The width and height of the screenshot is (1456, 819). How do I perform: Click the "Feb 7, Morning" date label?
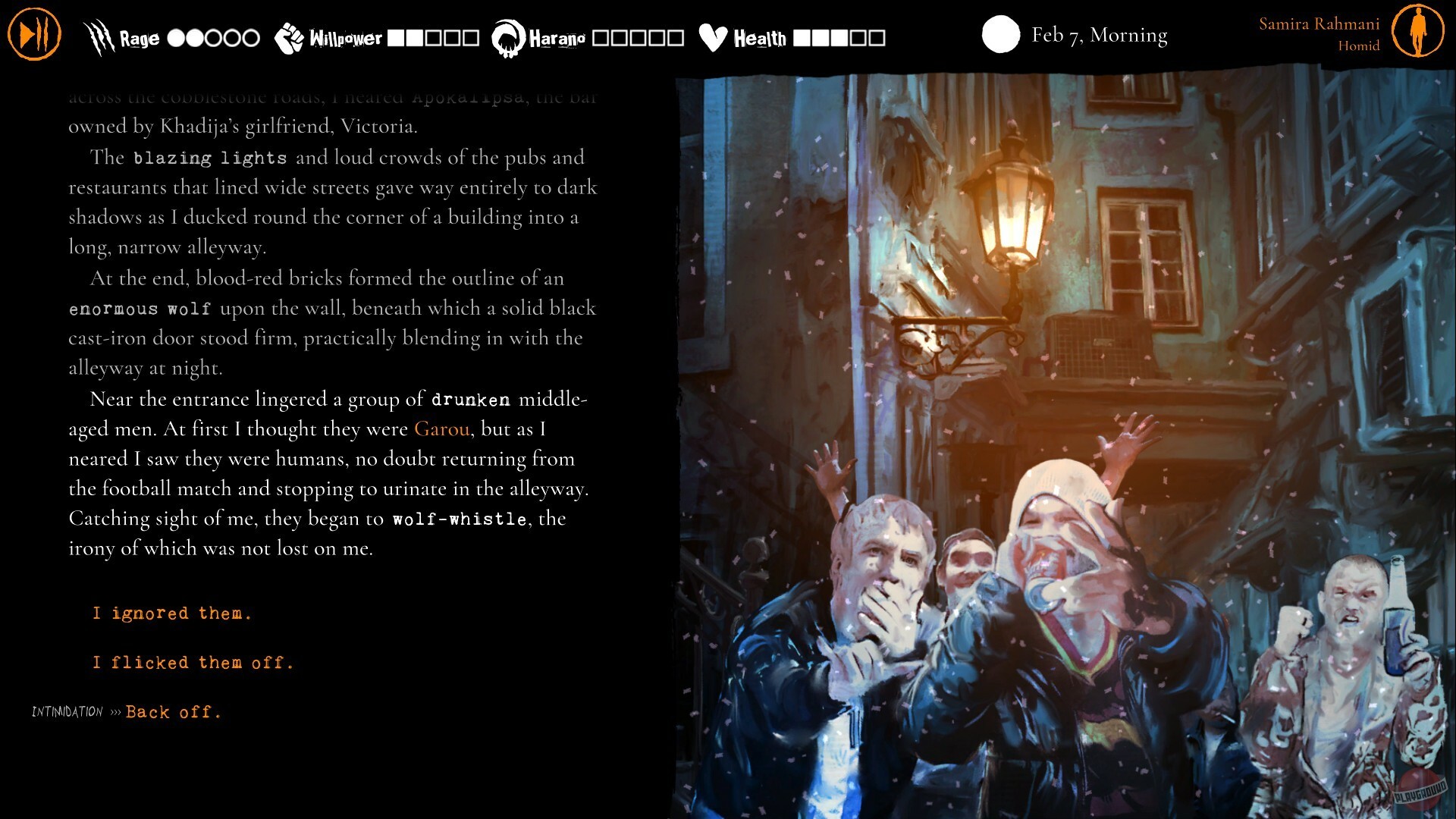click(x=1098, y=35)
